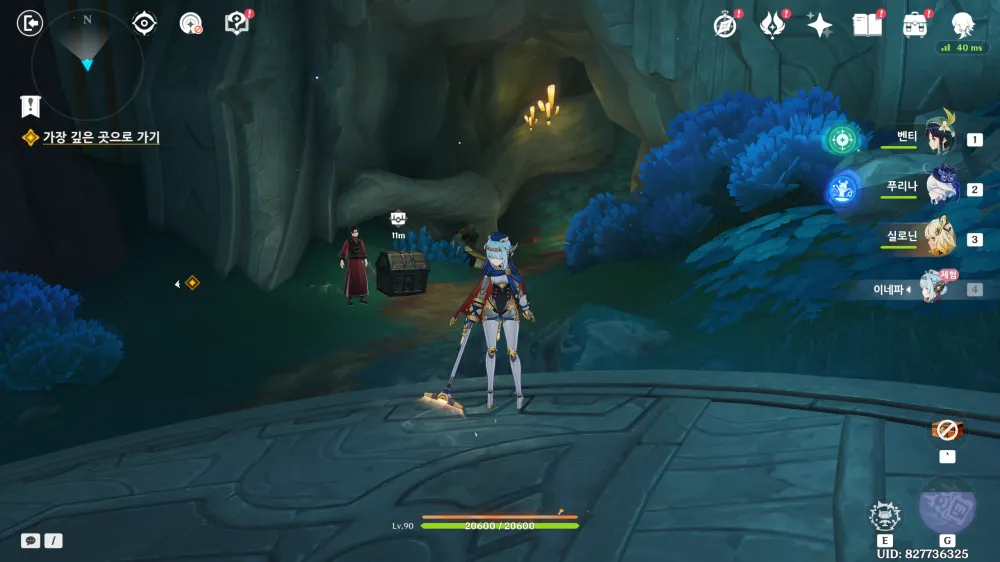1000x562 pixels.
Task: Use the gadget quick-slot icon
Action: coord(946,431)
